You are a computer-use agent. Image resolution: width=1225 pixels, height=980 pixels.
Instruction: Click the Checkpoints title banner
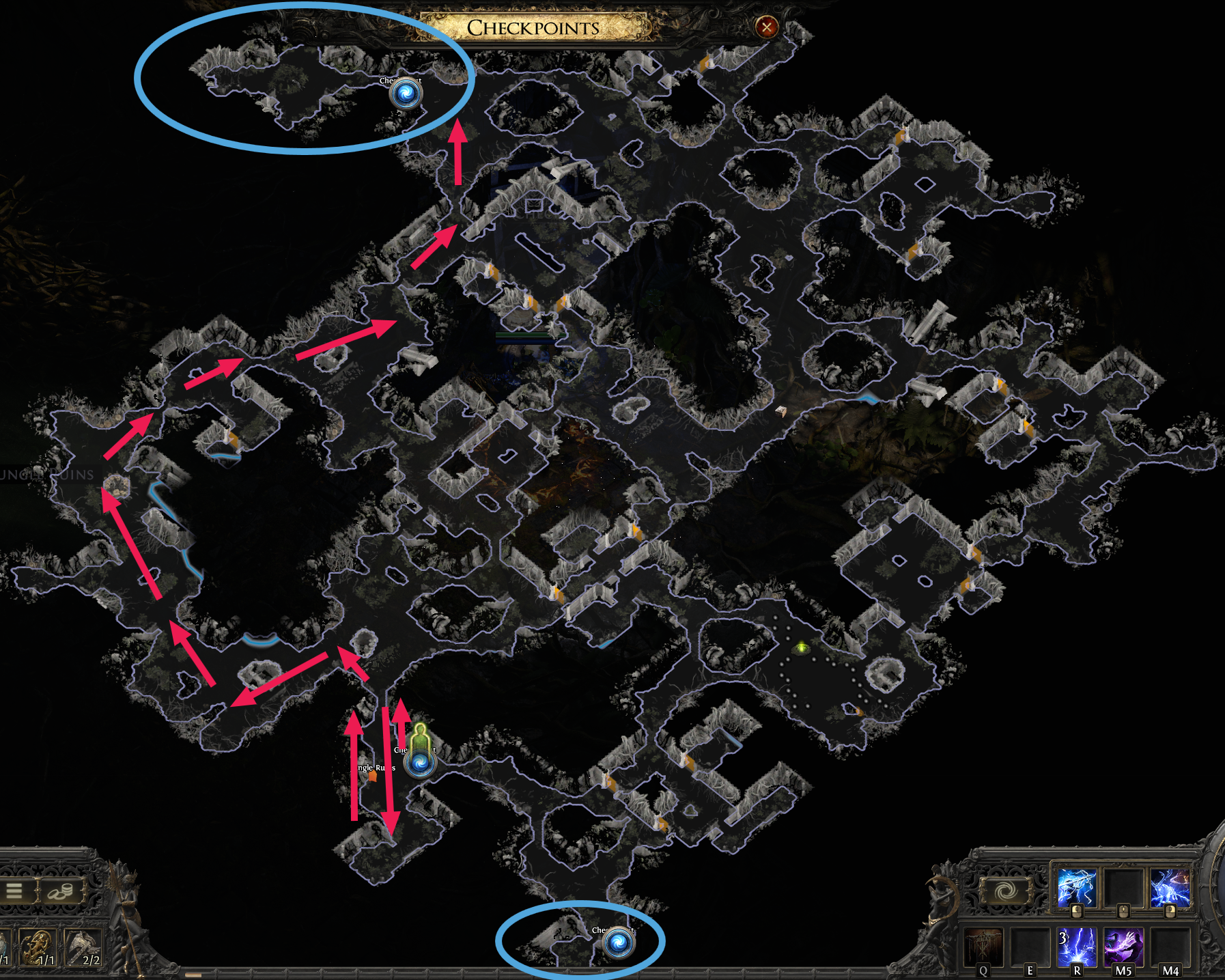[x=533, y=27]
